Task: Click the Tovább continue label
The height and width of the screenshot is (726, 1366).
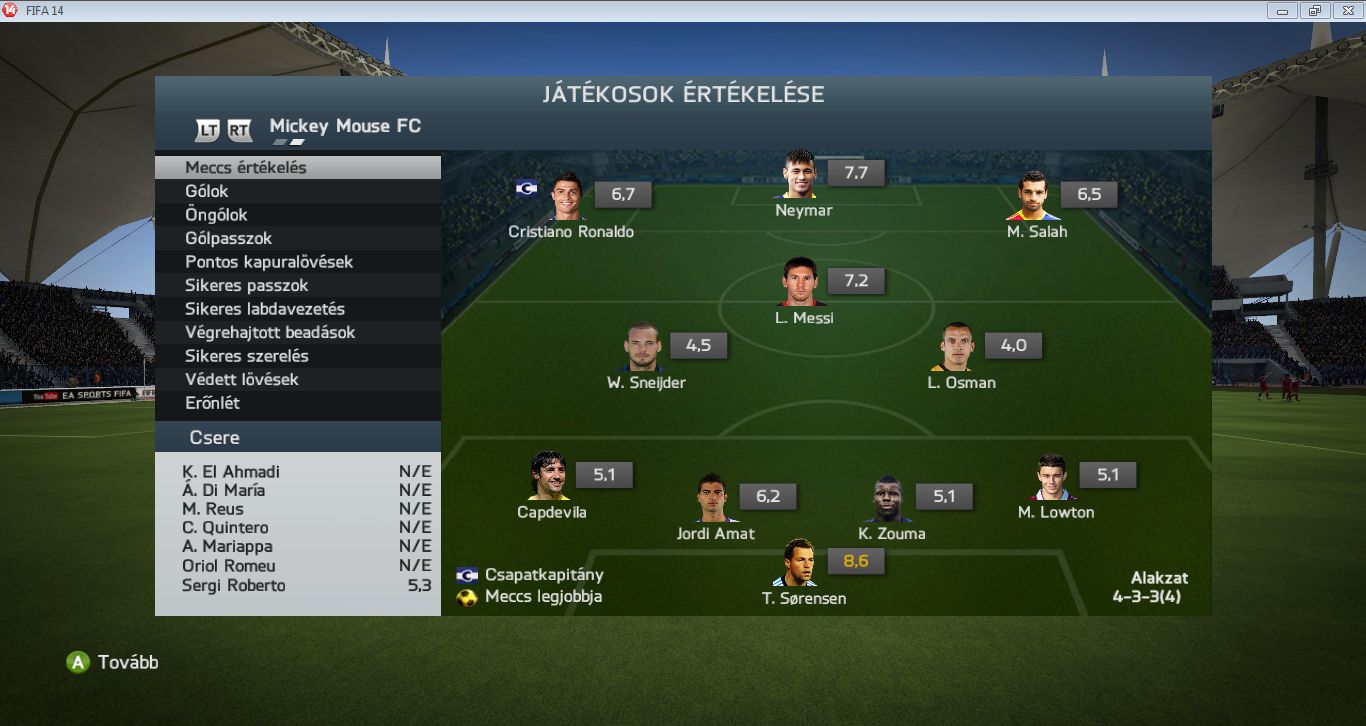Action: [x=127, y=662]
